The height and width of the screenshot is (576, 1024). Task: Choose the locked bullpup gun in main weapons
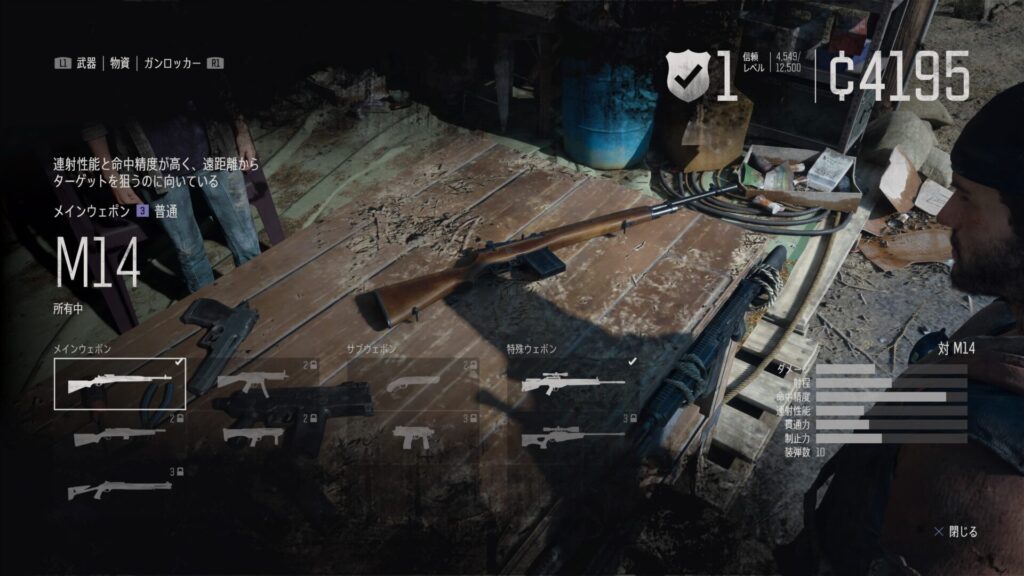[252, 436]
